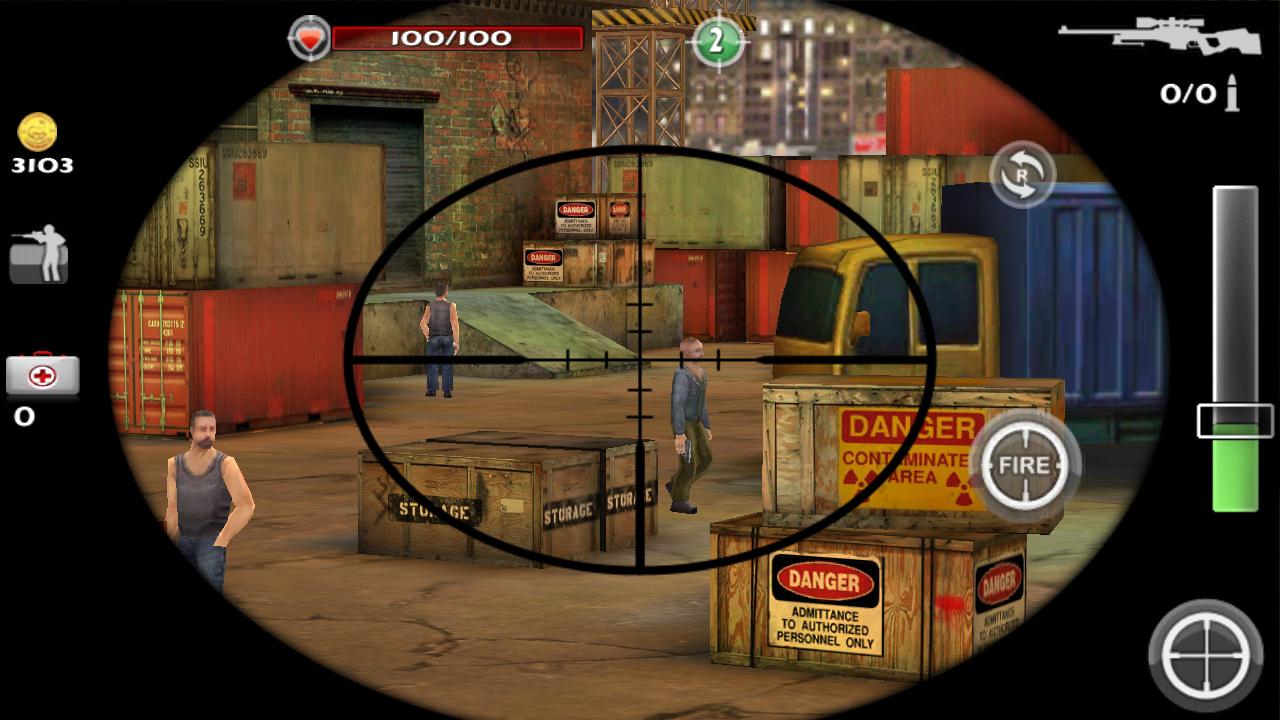Adjust the green zoom slider
Screen dimensions: 1280x720
click(1235, 421)
